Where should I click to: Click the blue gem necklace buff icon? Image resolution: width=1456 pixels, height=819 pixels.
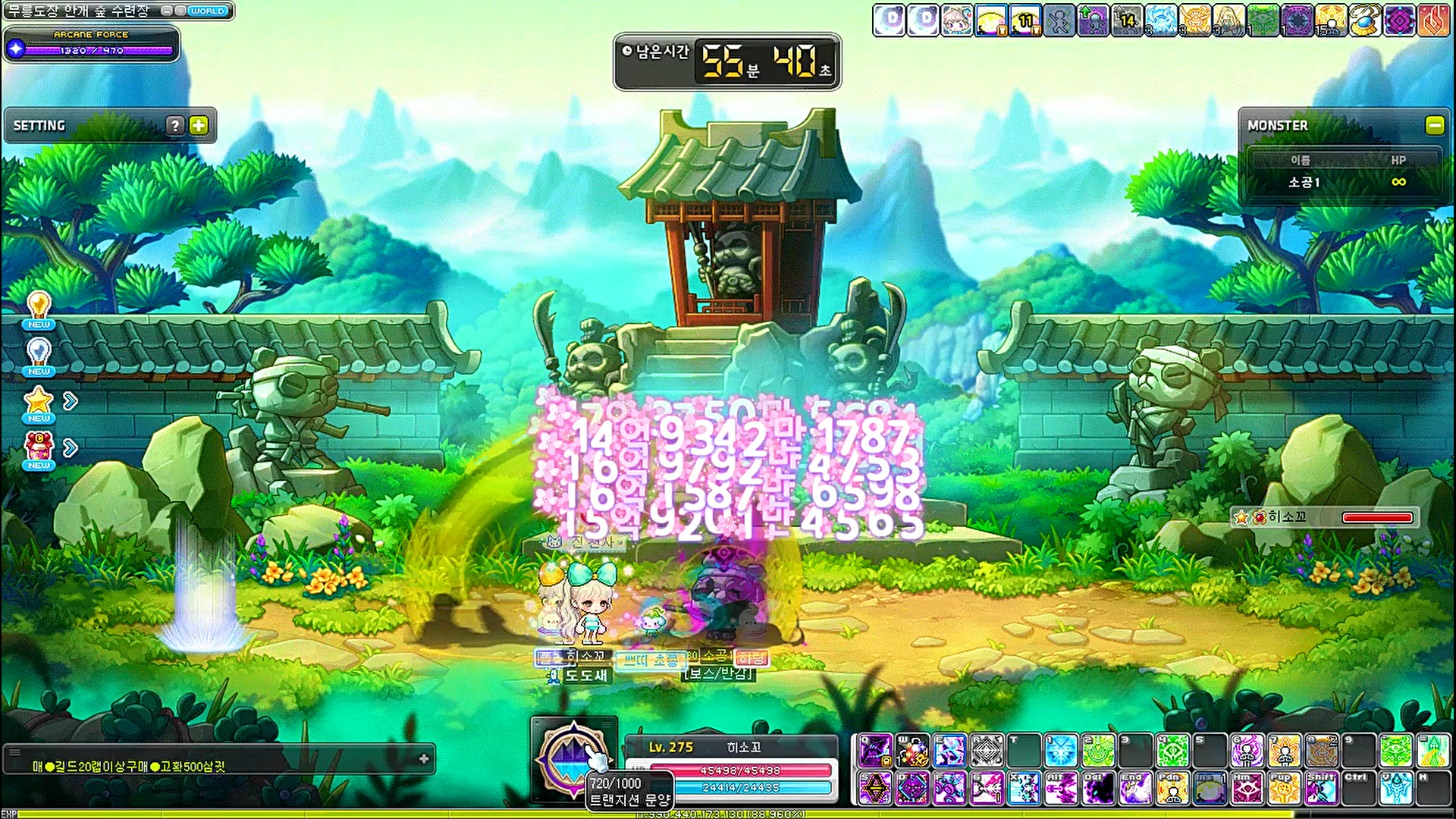tap(1365, 20)
